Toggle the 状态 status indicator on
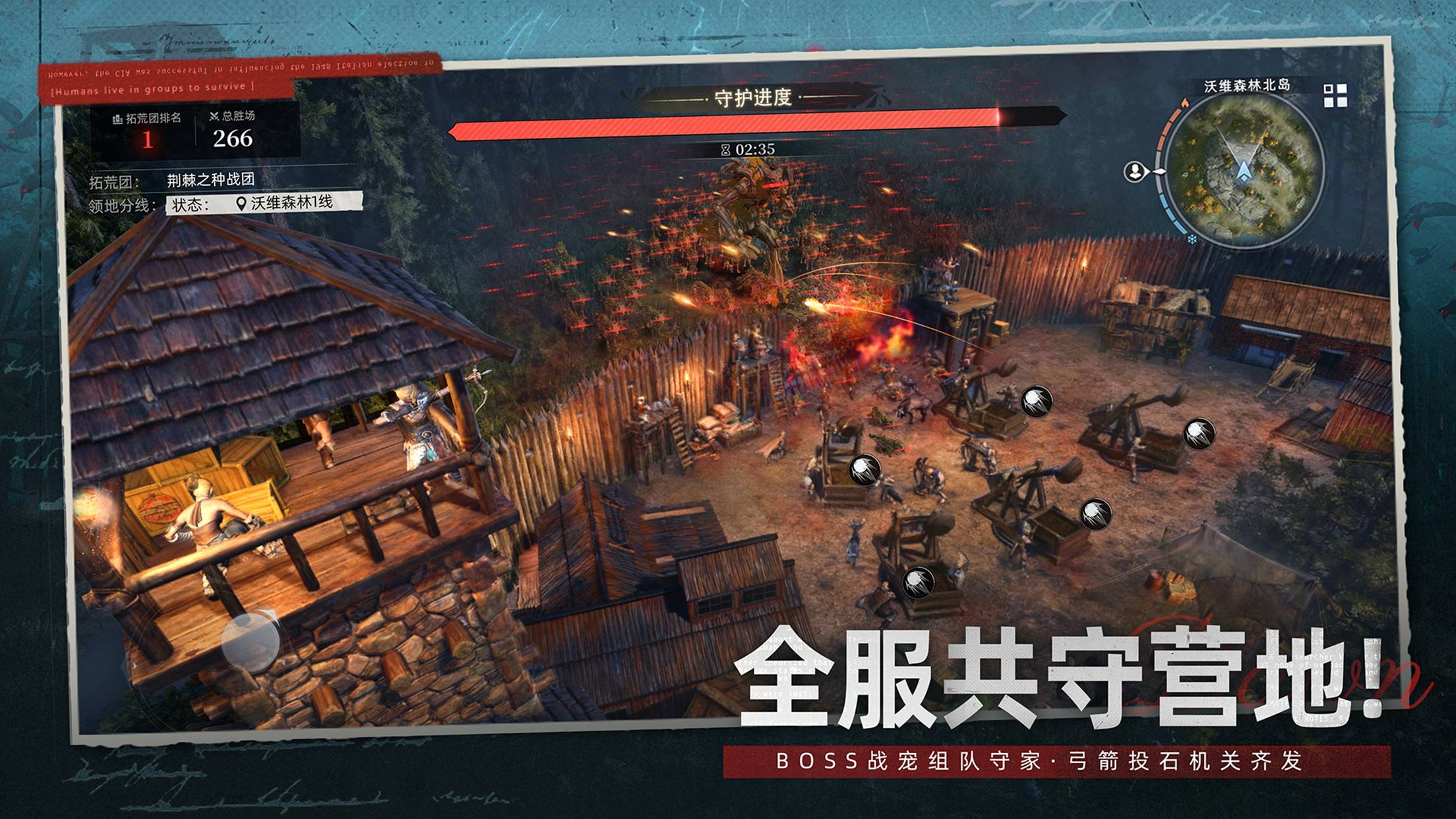The image size is (1456, 819). tap(189, 204)
